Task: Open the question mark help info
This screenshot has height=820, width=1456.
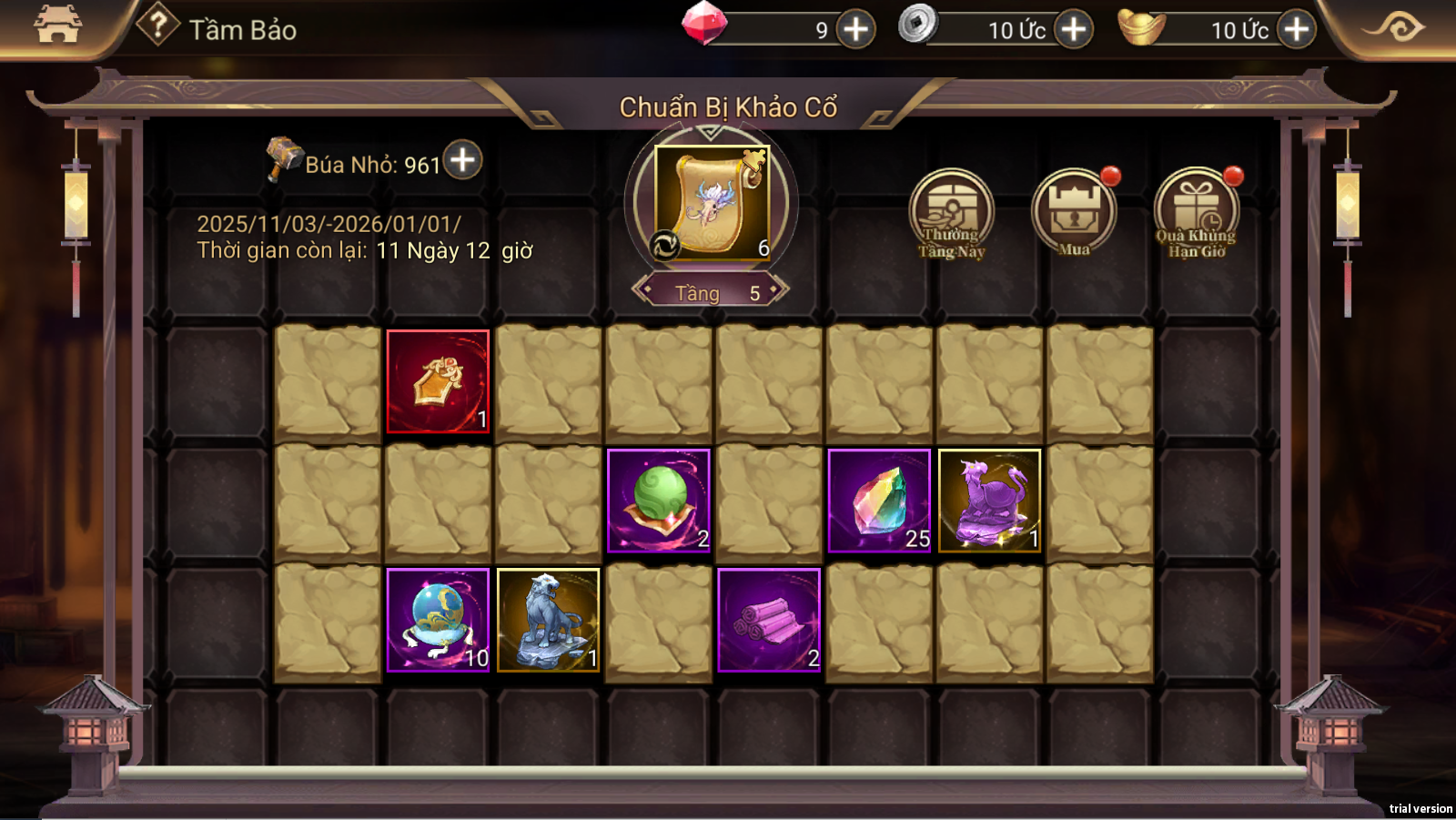Action: coord(157,25)
